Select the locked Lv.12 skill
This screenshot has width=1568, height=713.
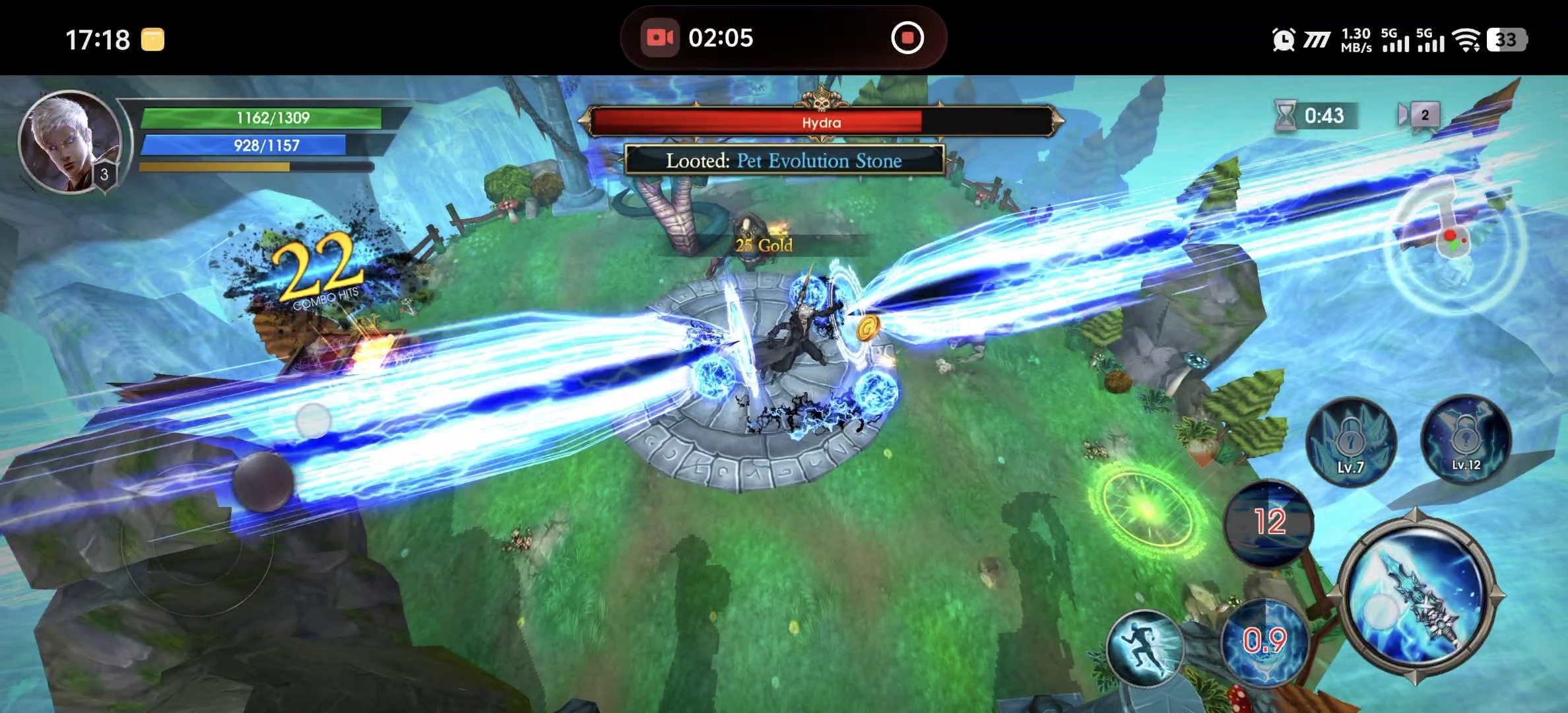coord(1466,438)
